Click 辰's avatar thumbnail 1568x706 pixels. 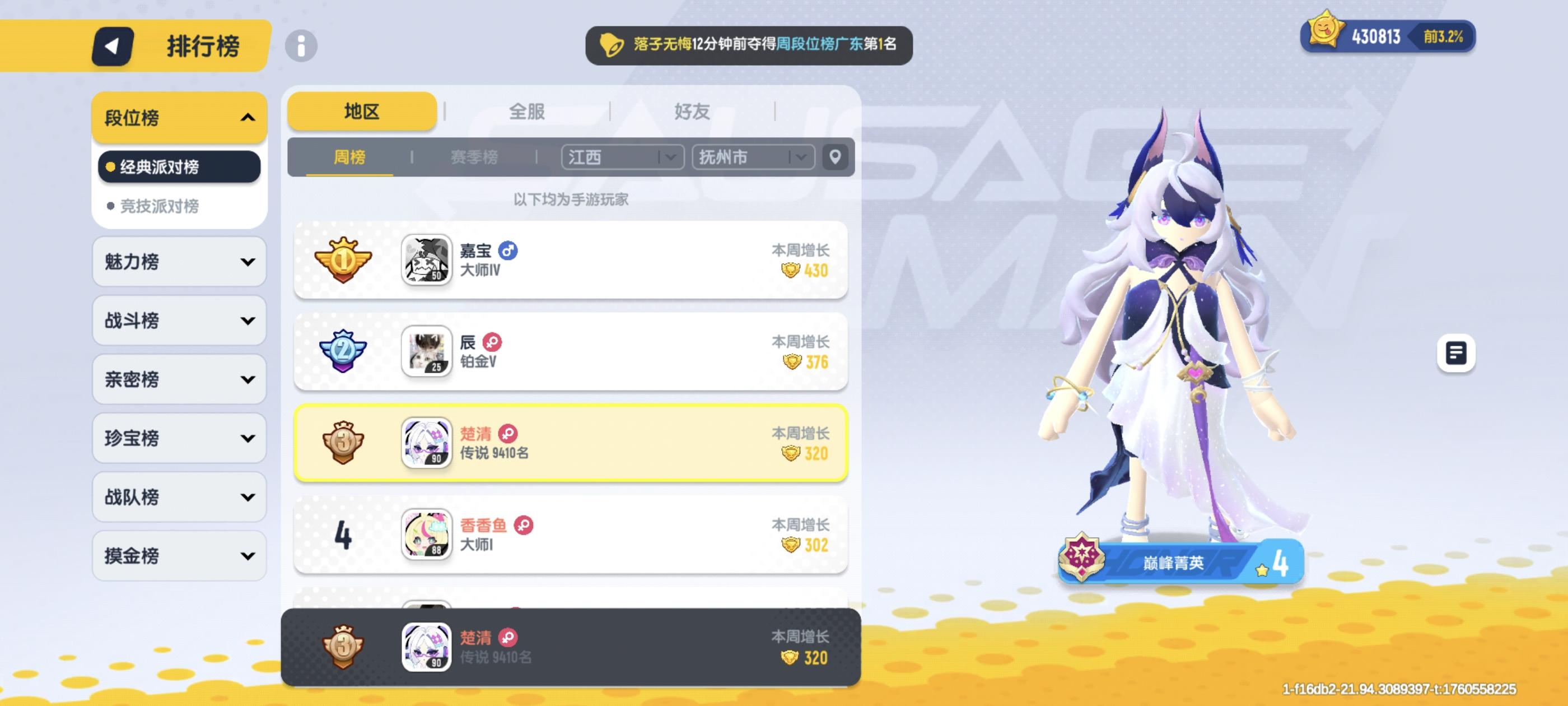point(427,351)
